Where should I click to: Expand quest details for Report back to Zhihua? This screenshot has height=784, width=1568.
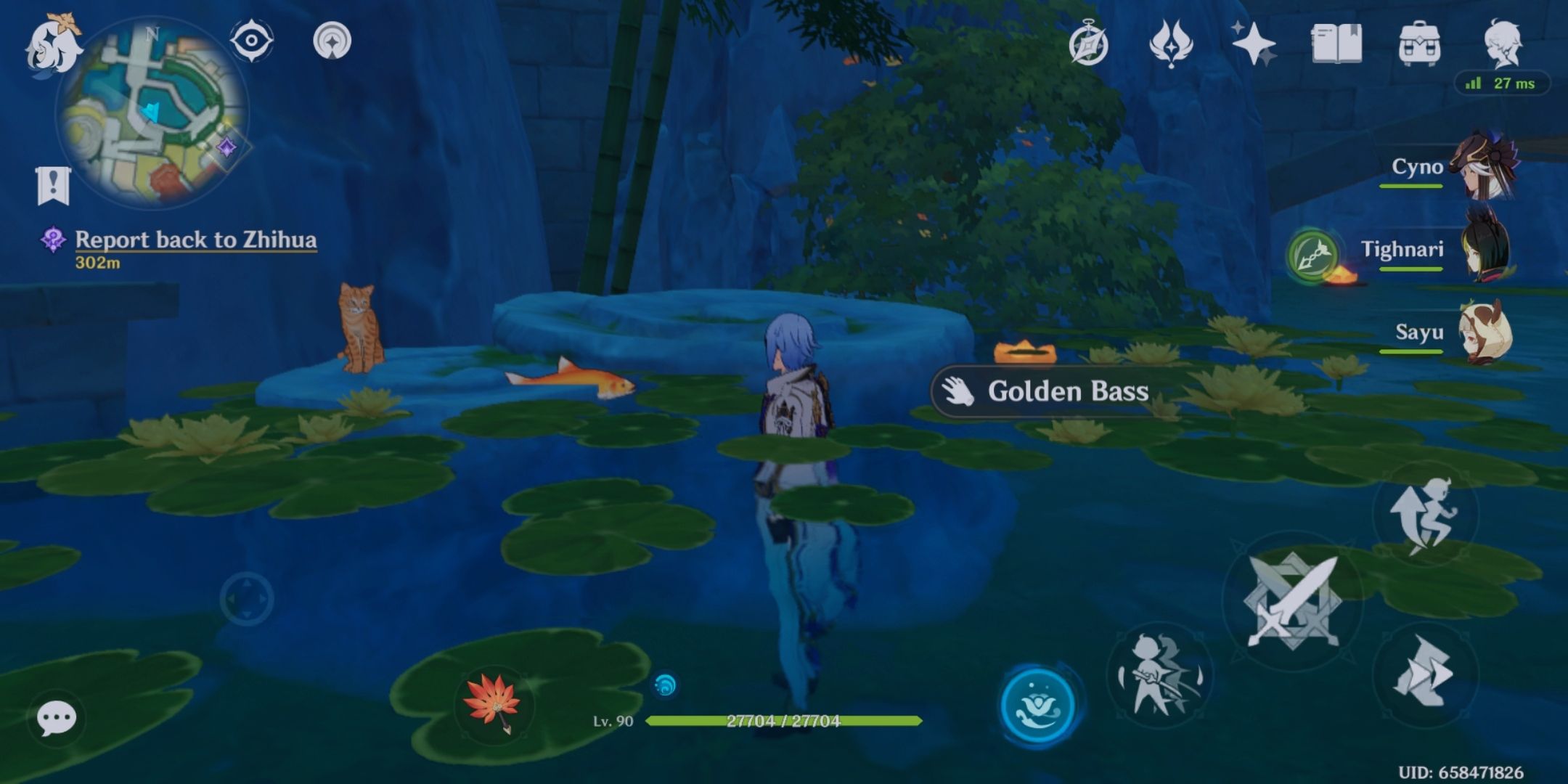tap(196, 240)
